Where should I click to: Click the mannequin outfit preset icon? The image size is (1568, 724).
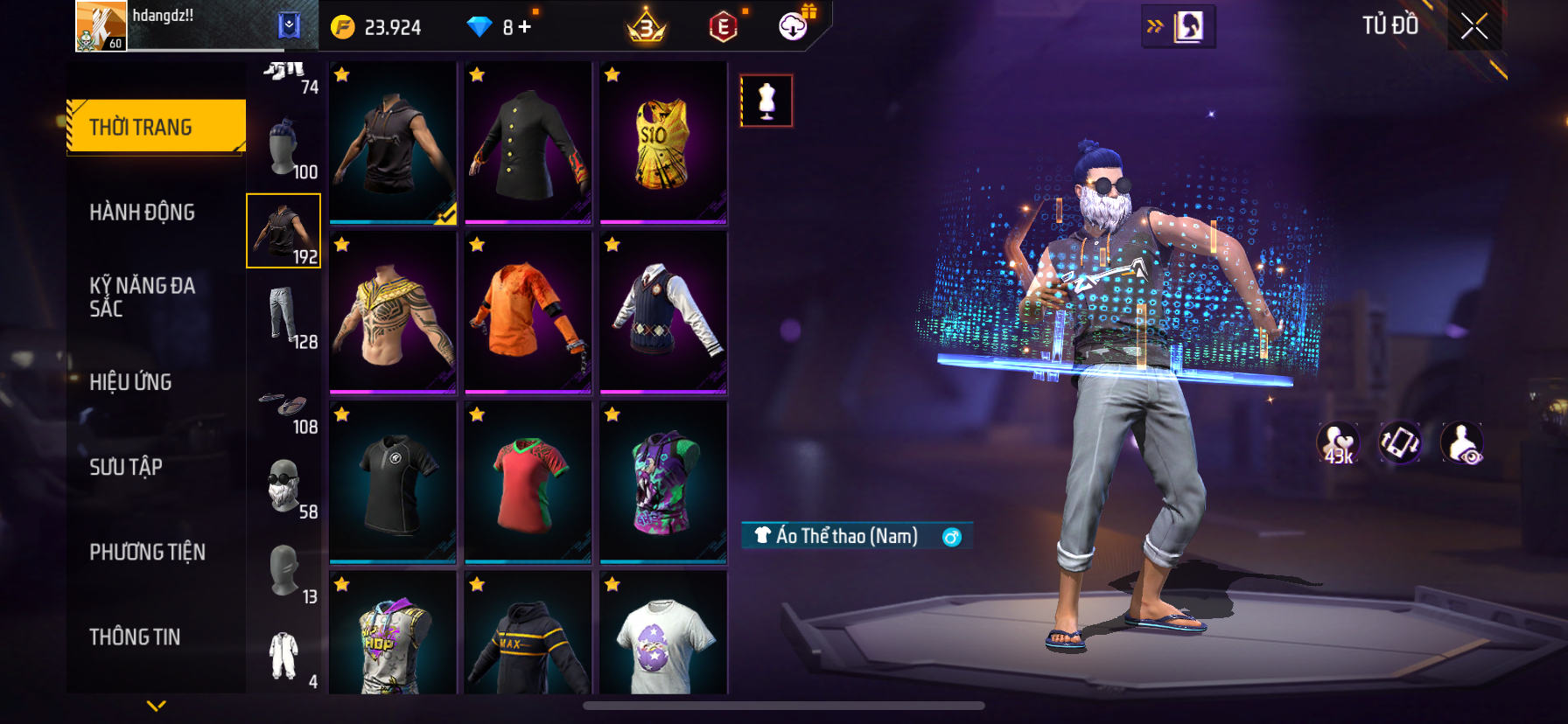(x=766, y=101)
